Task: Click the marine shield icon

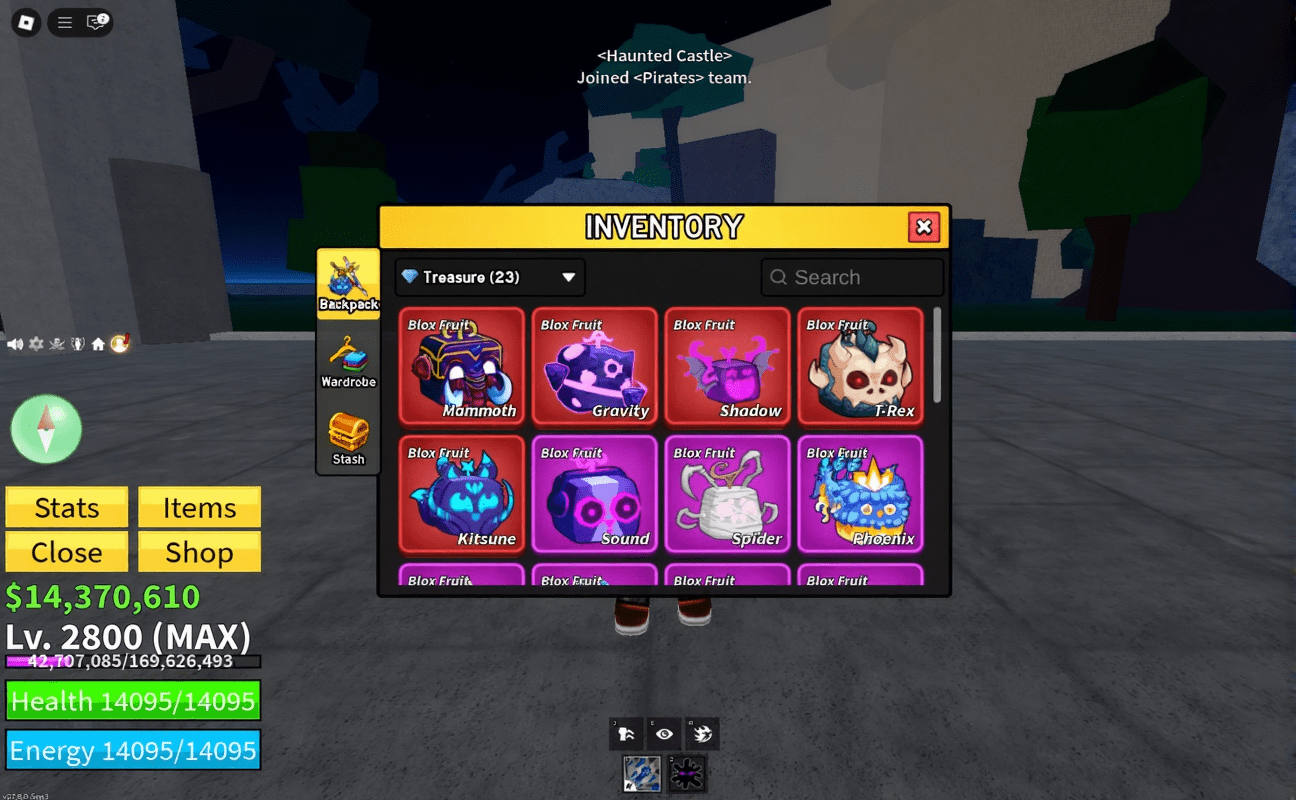Action: click(x=78, y=343)
